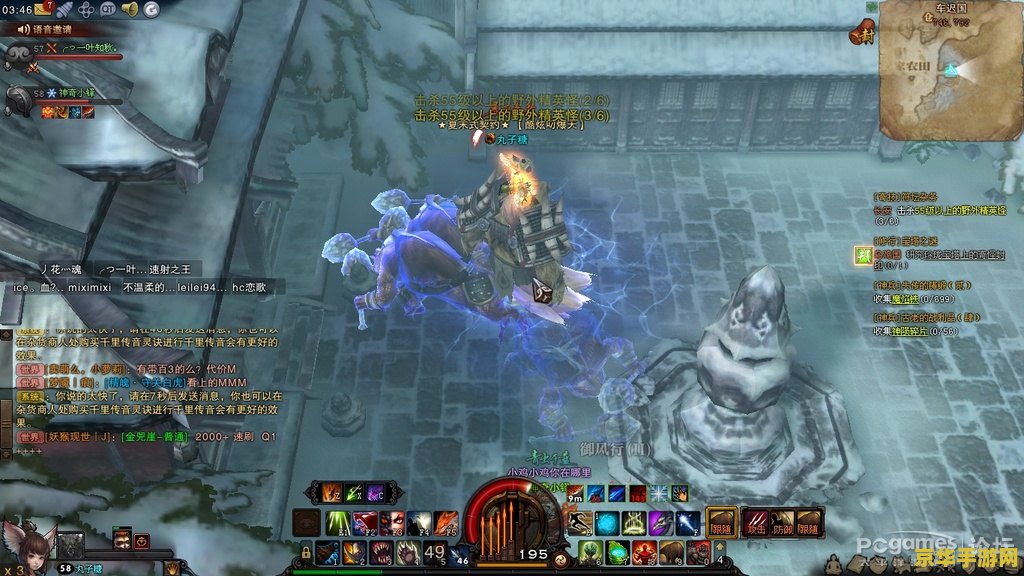Click the green quest item icon in tracker
1024x576 pixels.
[x=862, y=255]
